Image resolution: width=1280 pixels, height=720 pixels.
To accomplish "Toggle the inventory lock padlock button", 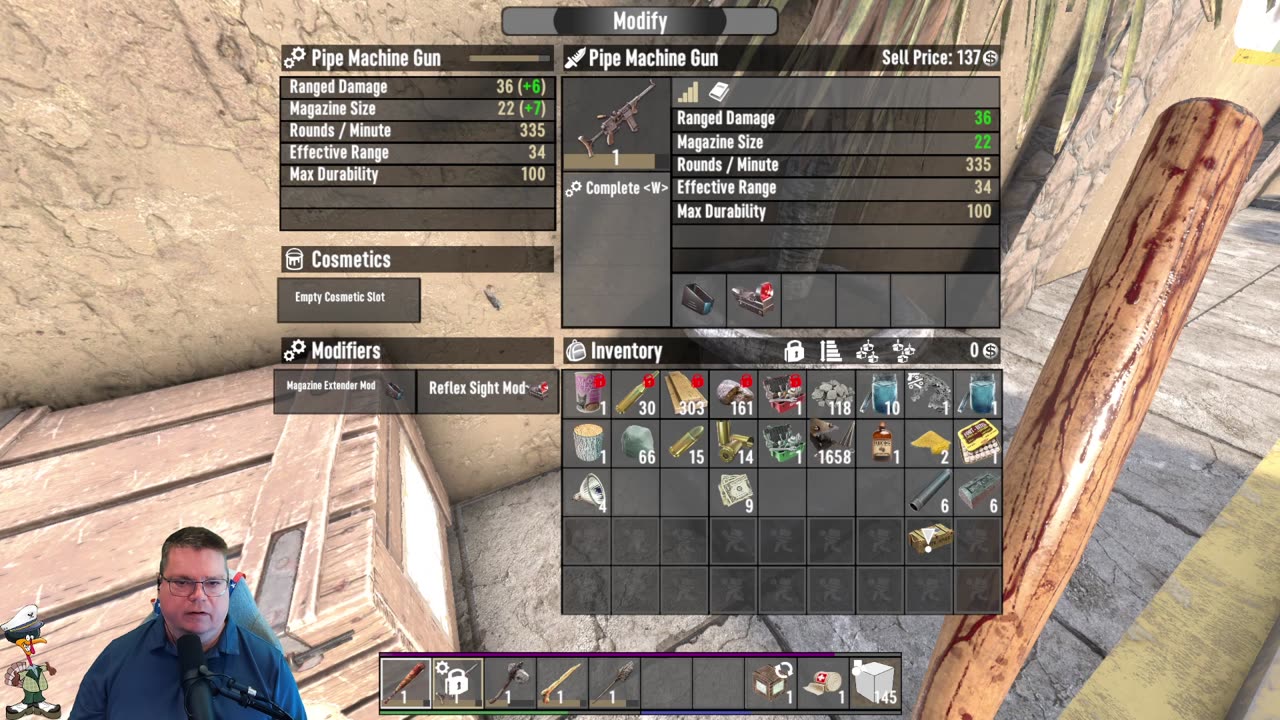I will point(794,351).
